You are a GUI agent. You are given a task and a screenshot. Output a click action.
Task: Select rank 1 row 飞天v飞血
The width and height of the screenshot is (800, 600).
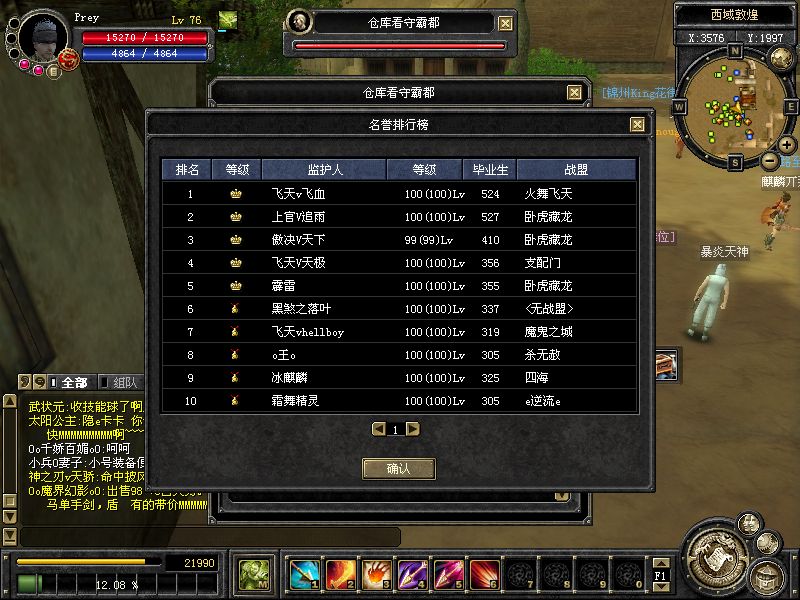399,194
